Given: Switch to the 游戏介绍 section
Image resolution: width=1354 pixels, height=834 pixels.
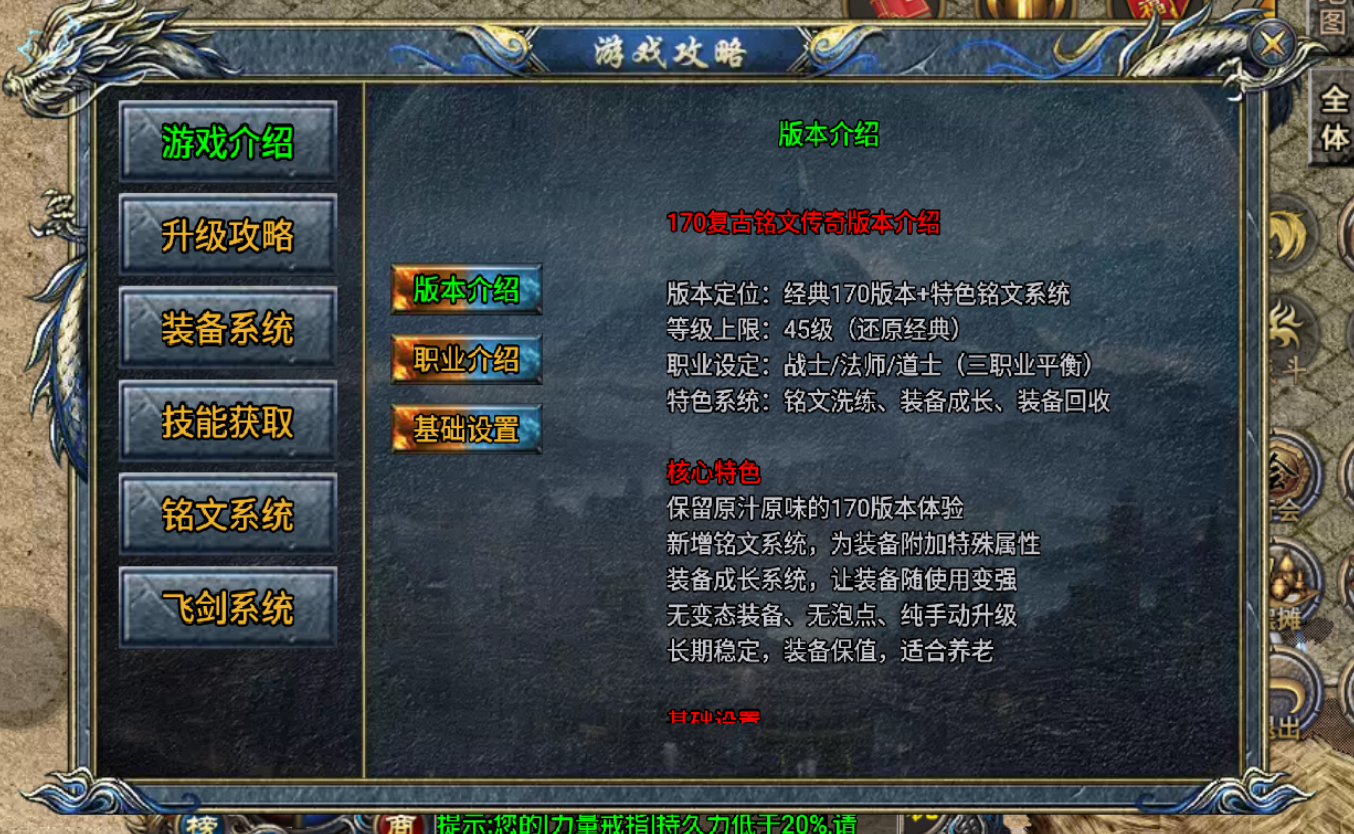Looking at the screenshot, I should tap(227, 141).
